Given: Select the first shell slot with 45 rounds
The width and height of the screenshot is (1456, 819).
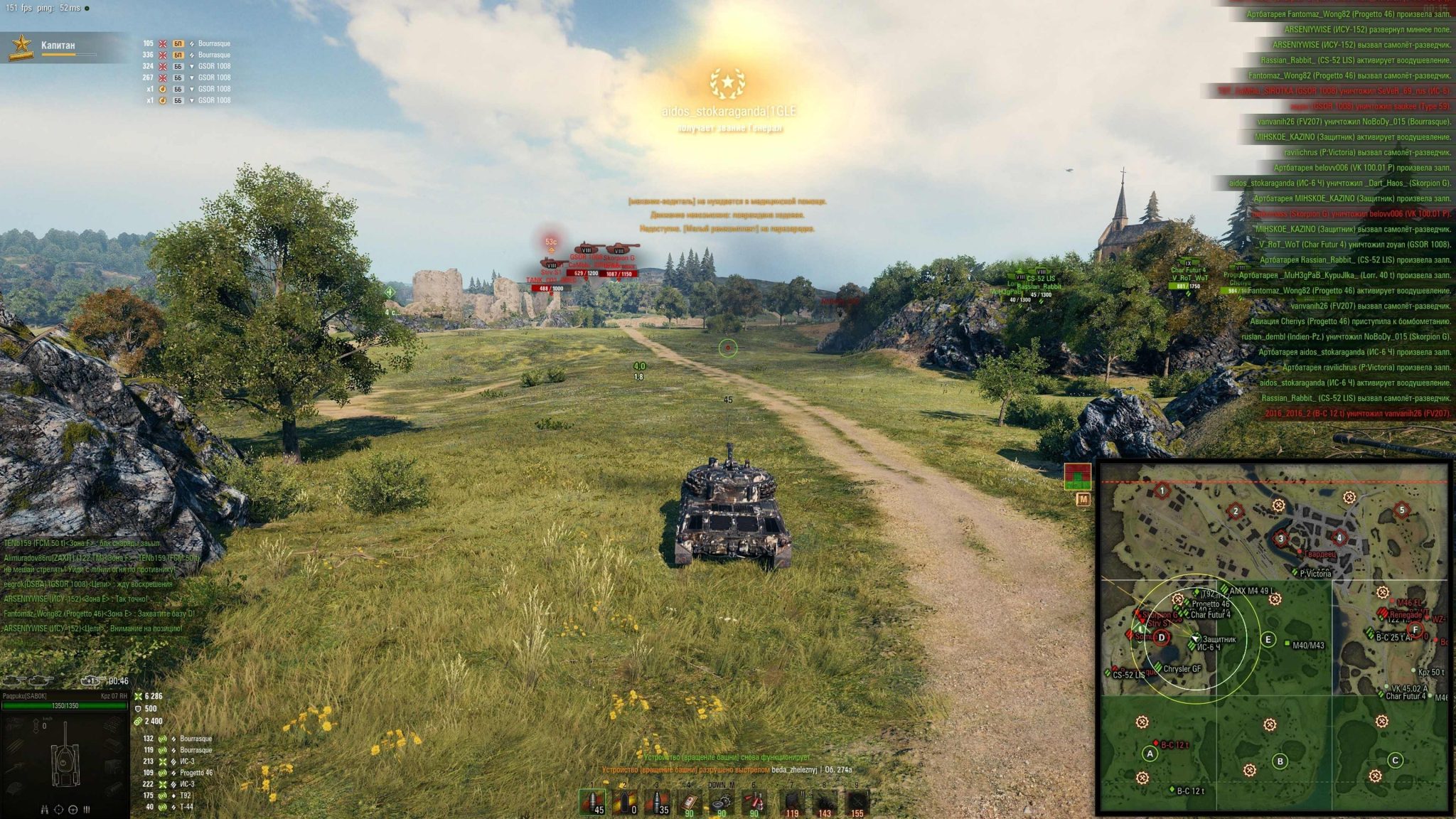Looking at the screenshot, I should point(591,802).
